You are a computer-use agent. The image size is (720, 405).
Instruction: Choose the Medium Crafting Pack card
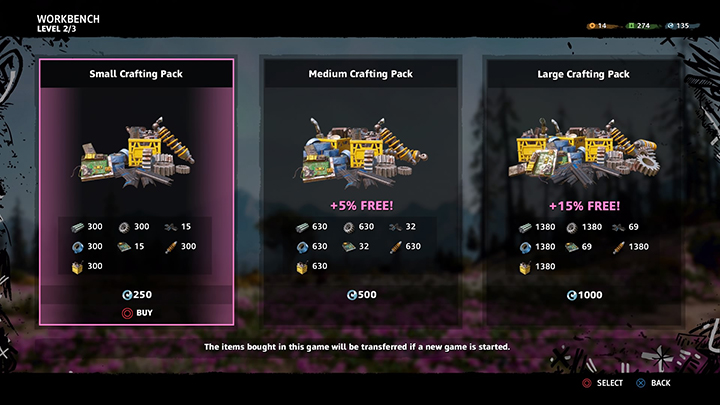tap(361, 190)
